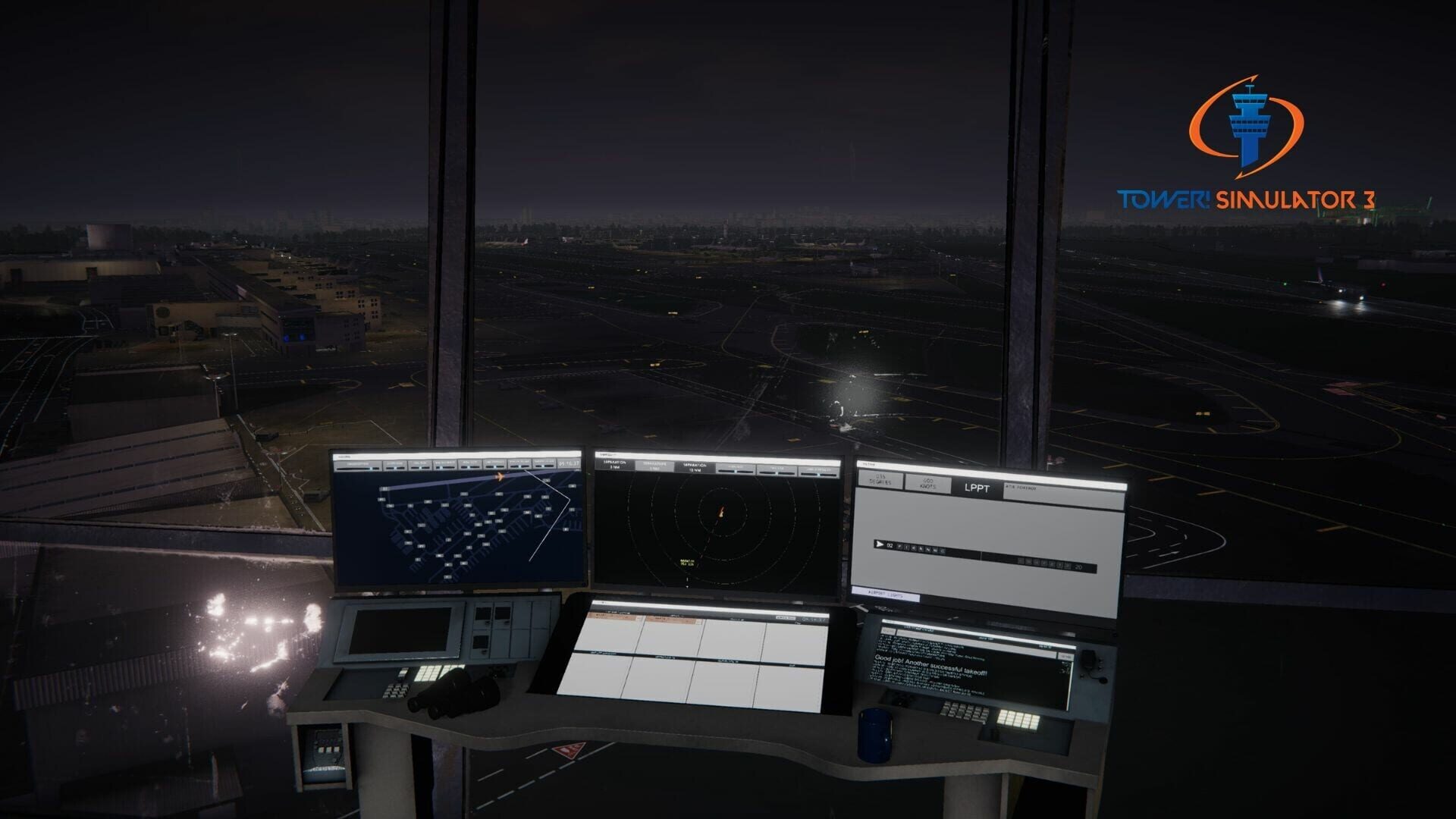Click the orange airplane icon on the ground map
This screenshot has height=819, width=1456.
pyautogui.click(x=500, y=476)
